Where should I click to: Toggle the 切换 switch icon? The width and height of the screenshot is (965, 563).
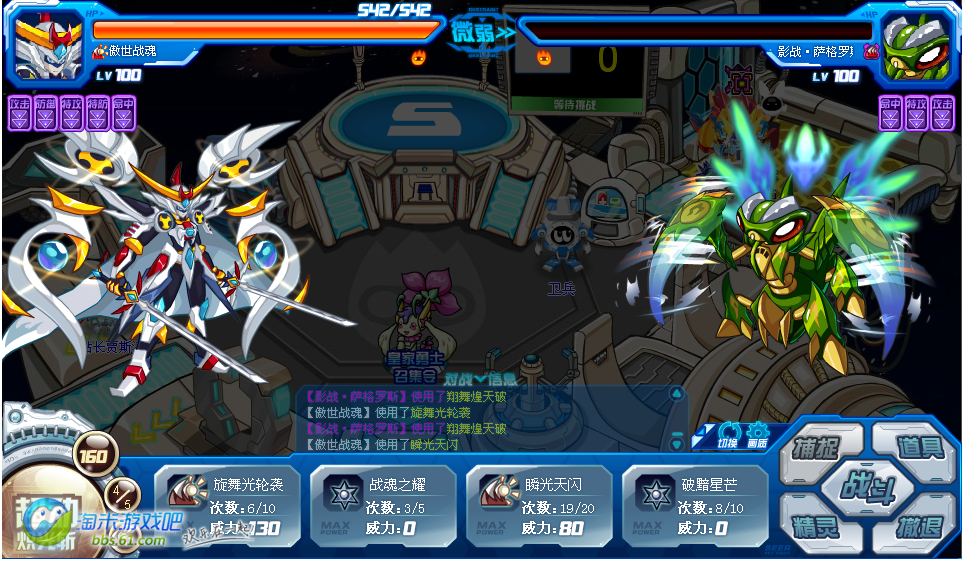click(x=728, y=434)
